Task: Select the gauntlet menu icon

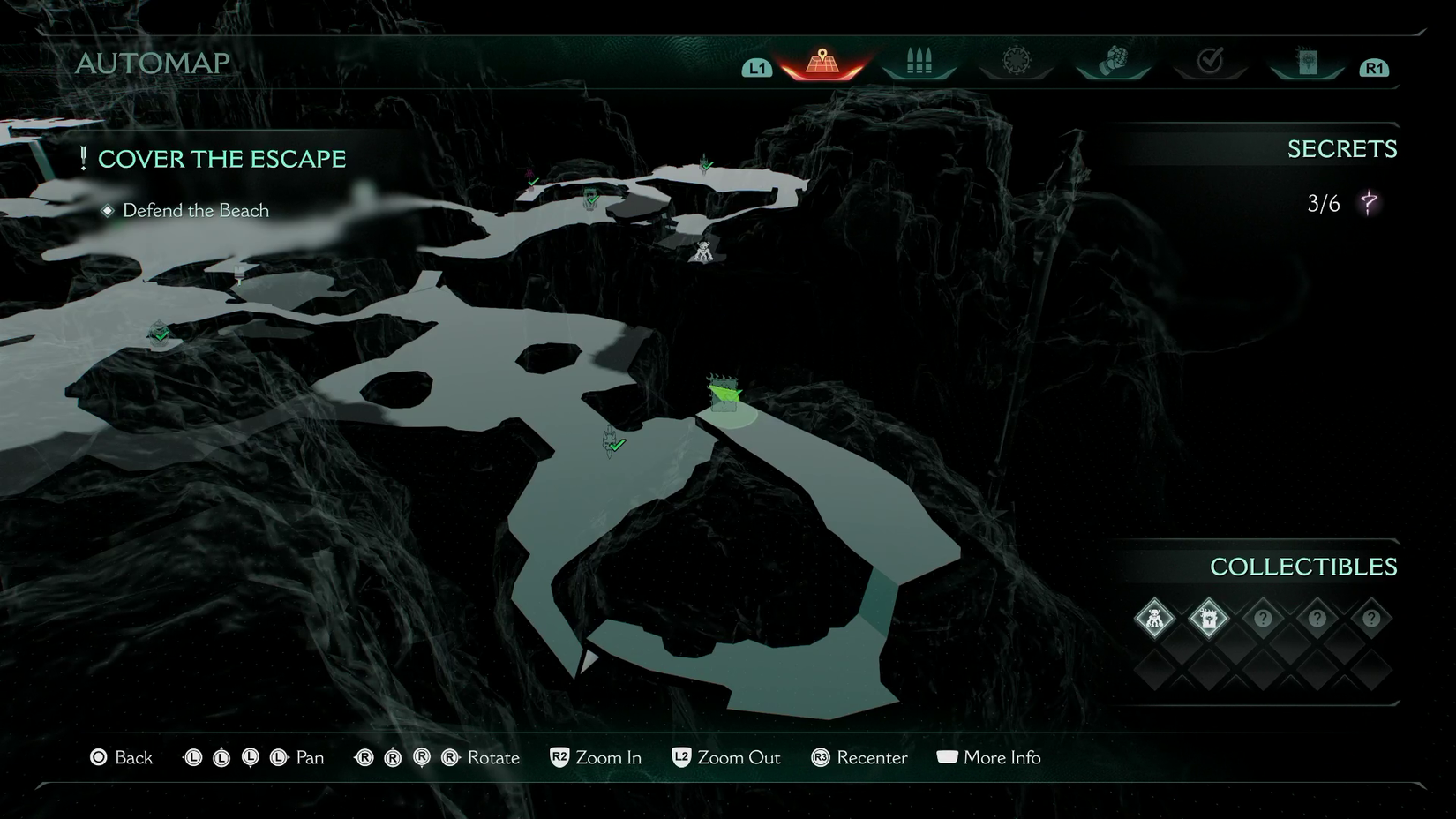Action: coord(1113,60)
